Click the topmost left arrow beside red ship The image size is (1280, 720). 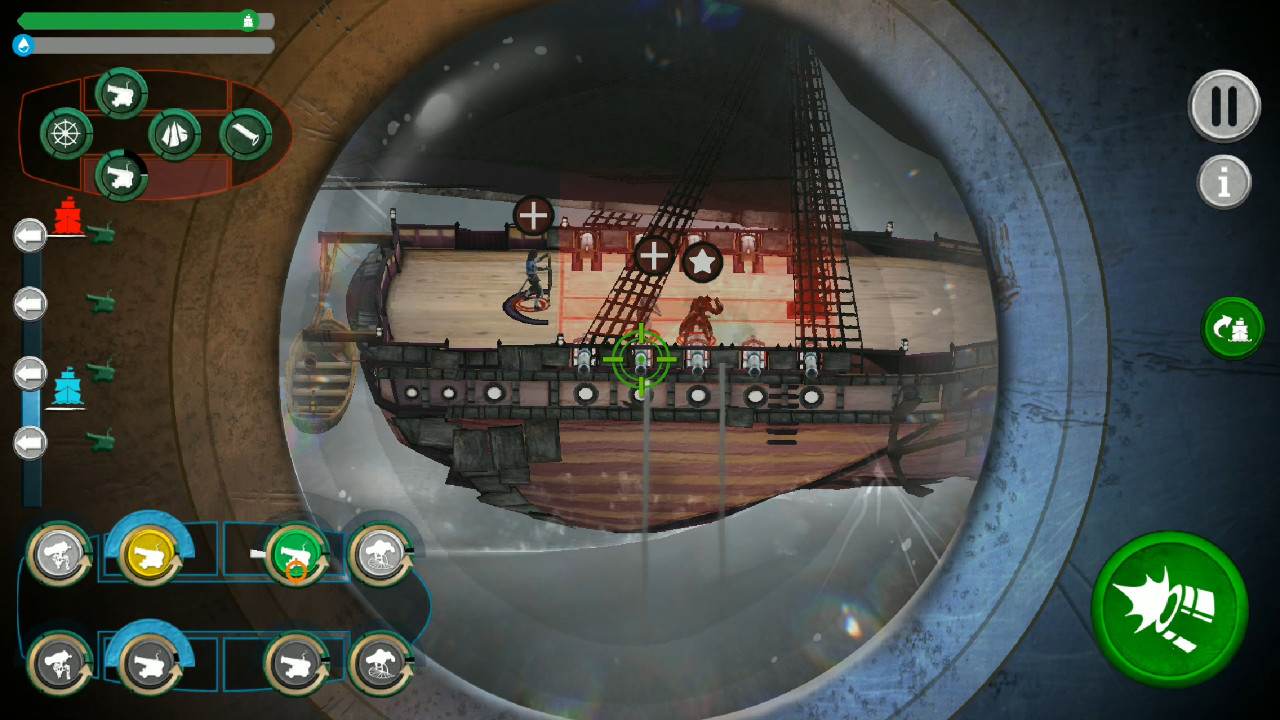[x=31, y=235]
